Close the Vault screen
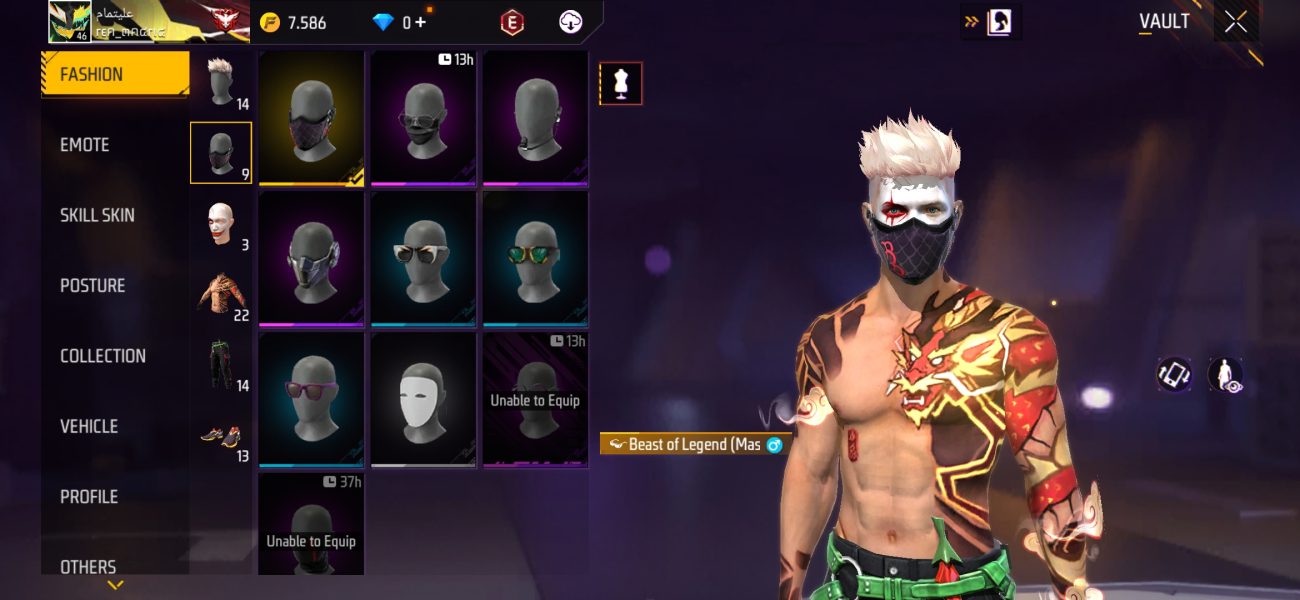This screenshot has width=1300, height=600. 1236,22
